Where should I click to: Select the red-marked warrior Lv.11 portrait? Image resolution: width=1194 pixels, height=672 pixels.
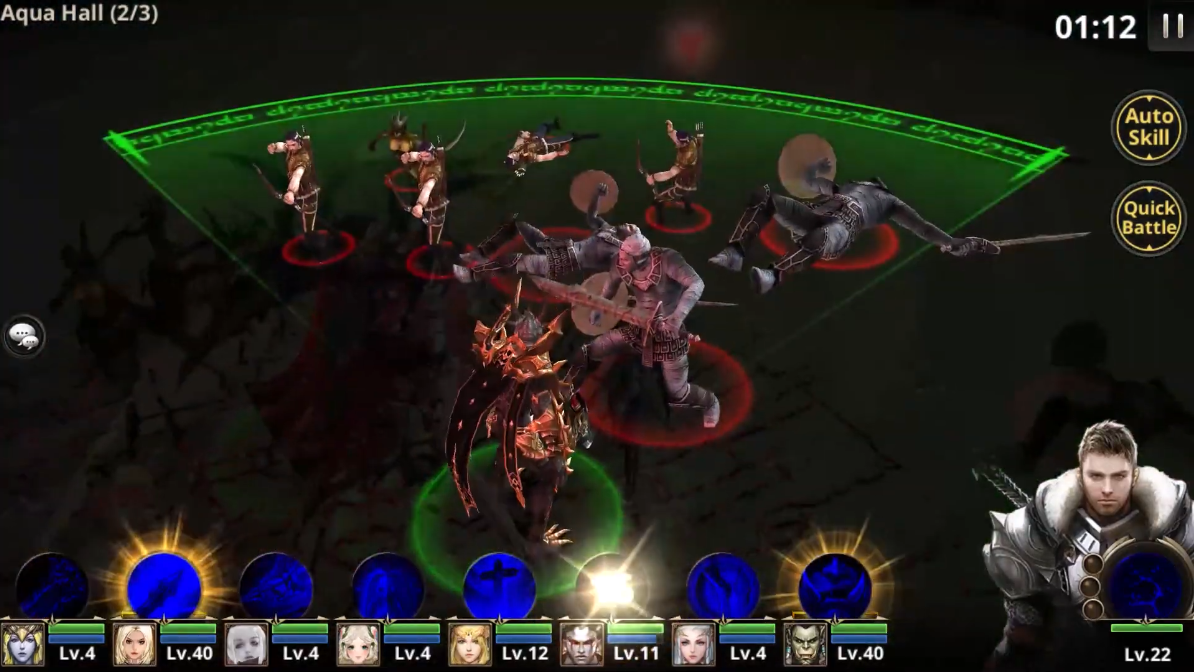pos(581,645)
